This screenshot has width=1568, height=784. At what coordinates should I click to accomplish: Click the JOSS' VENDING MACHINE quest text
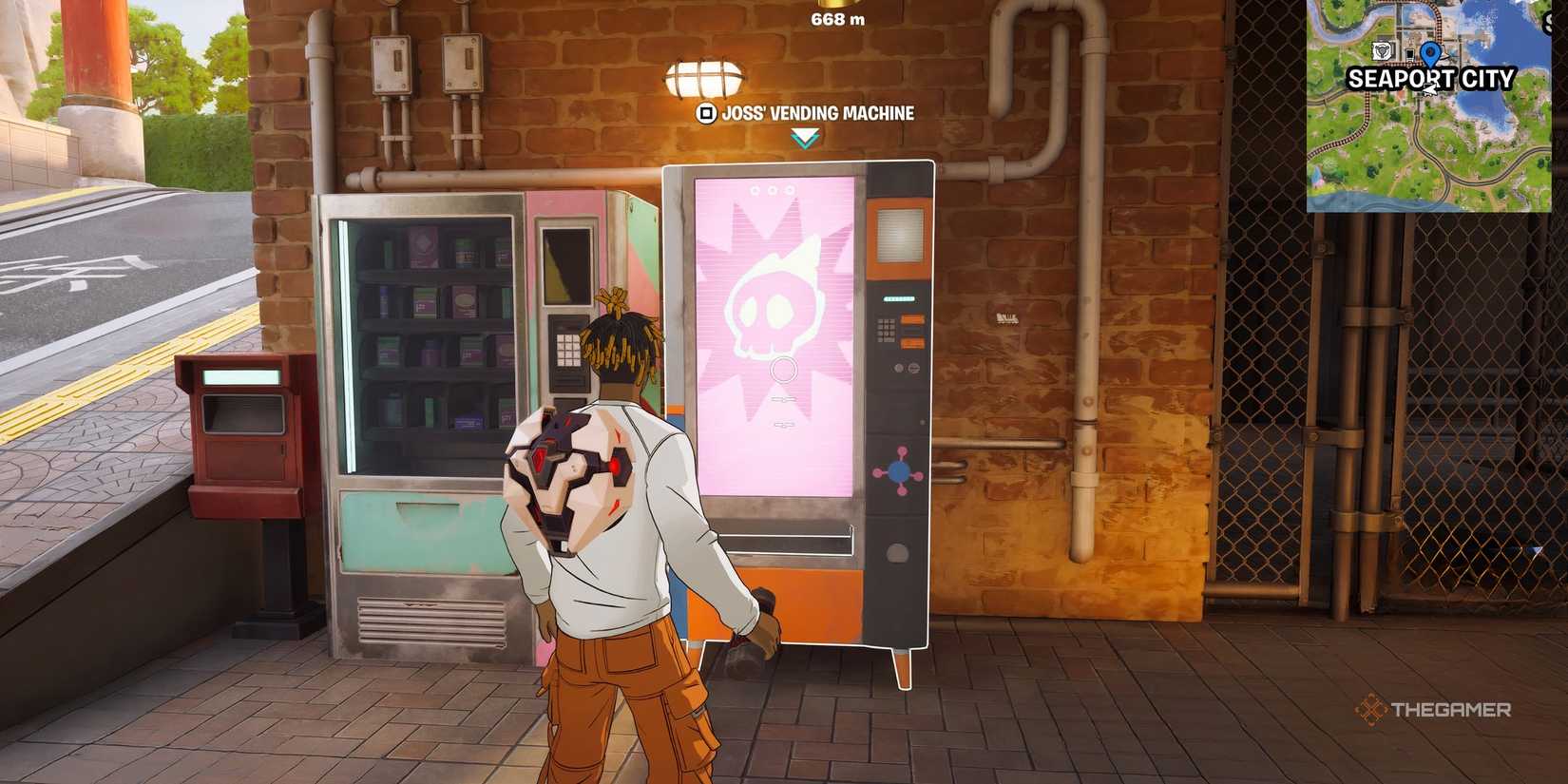pyautogui.click(x=819, y=112)
